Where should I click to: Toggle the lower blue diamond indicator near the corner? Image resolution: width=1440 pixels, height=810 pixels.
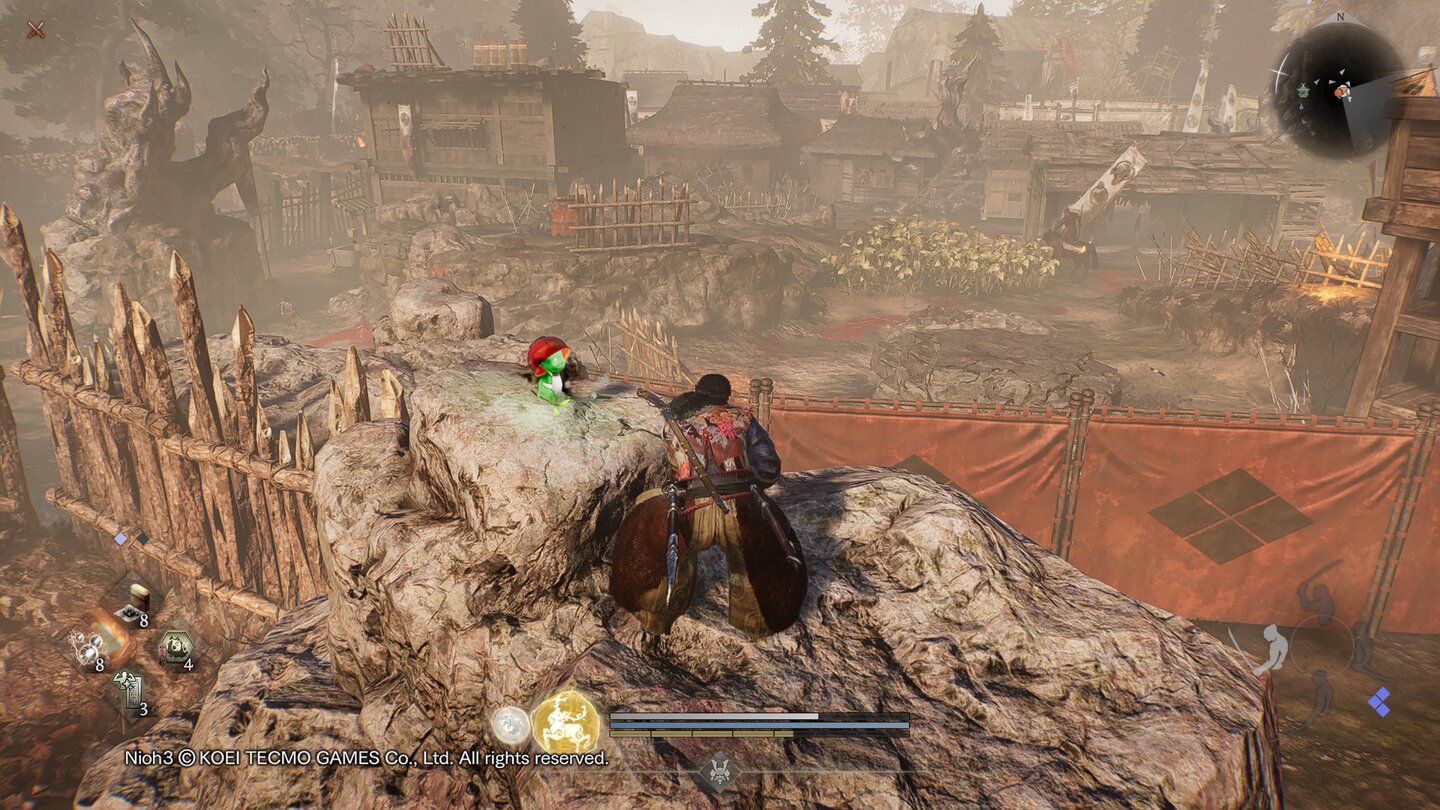[x=1381, y=709]
